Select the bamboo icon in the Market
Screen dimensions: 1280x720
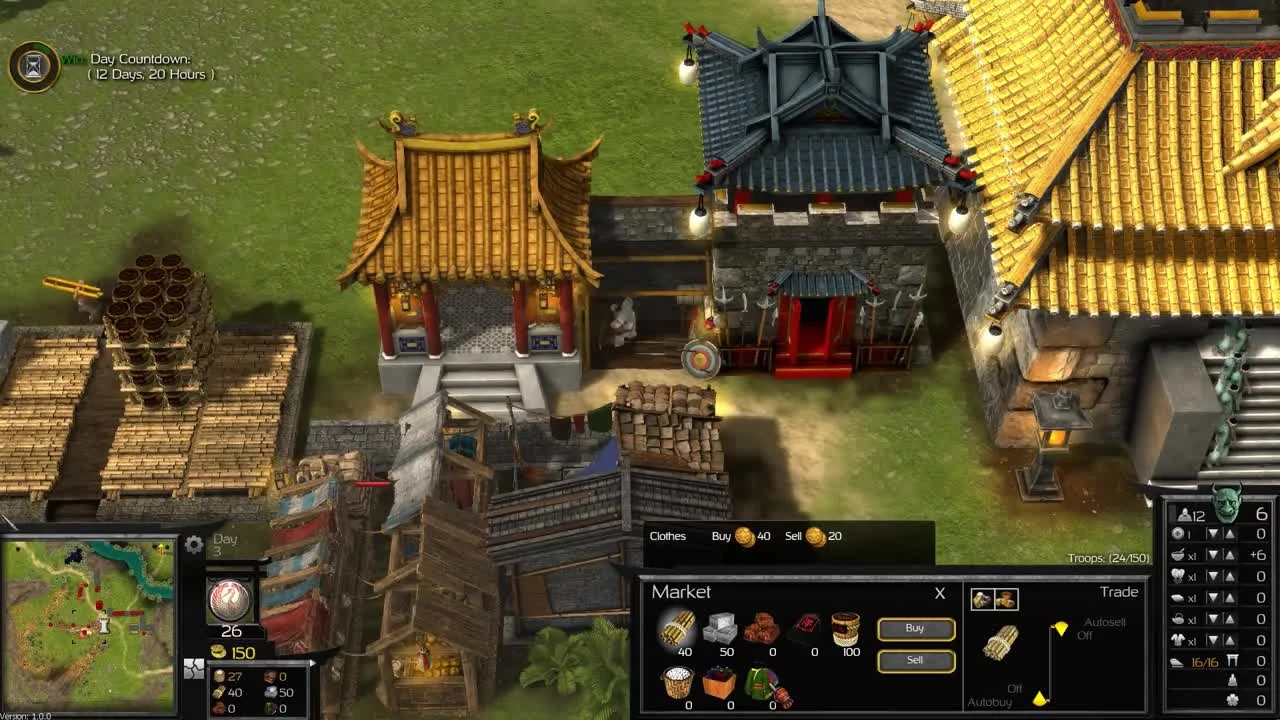coord(678,629)
